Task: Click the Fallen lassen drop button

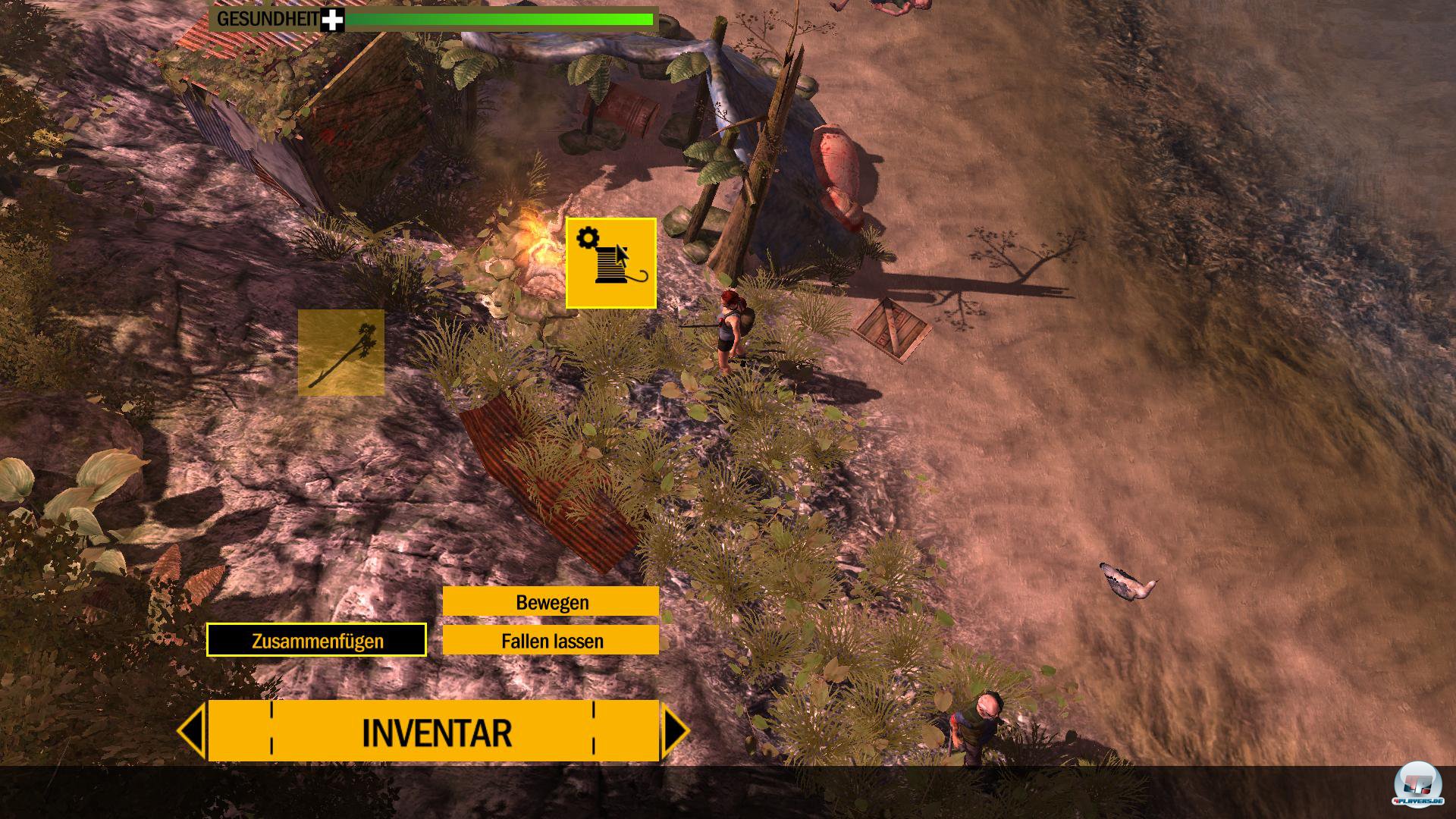Action: pos(551,641)
